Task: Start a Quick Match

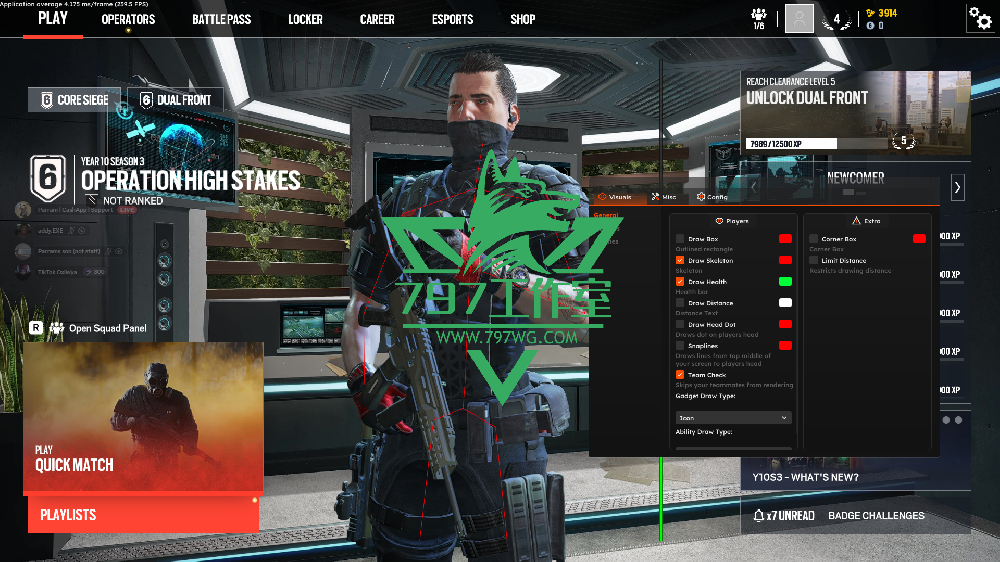Action: coord(143,418)
